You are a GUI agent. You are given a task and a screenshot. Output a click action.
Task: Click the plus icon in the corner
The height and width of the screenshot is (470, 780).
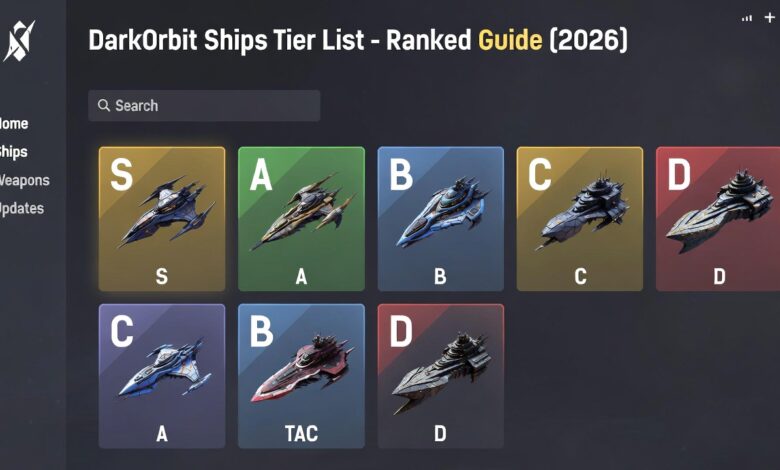click(x=769, y=18)
